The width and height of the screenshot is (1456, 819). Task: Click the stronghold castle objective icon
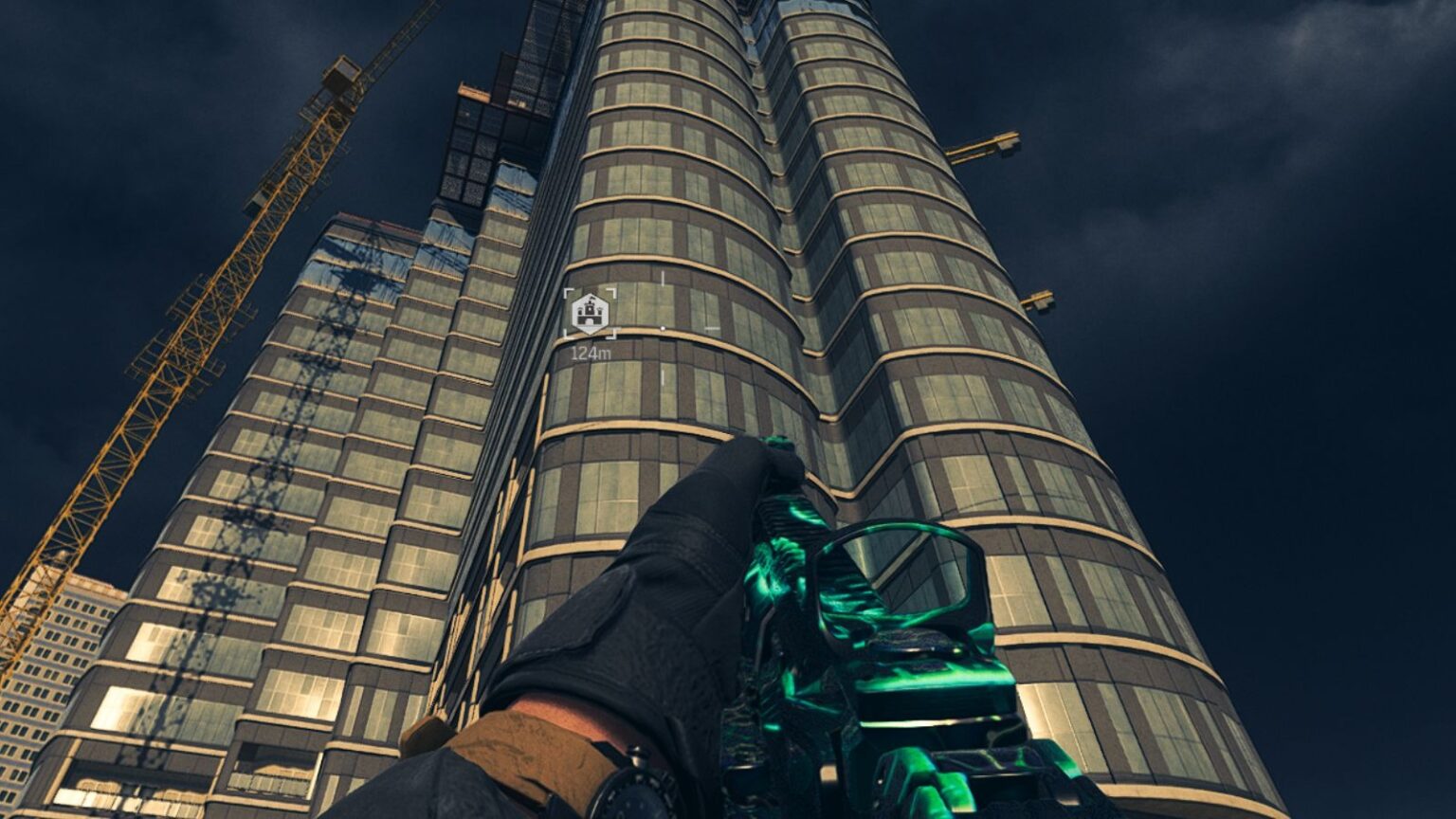pyautogui.click(x=589, y=311)
